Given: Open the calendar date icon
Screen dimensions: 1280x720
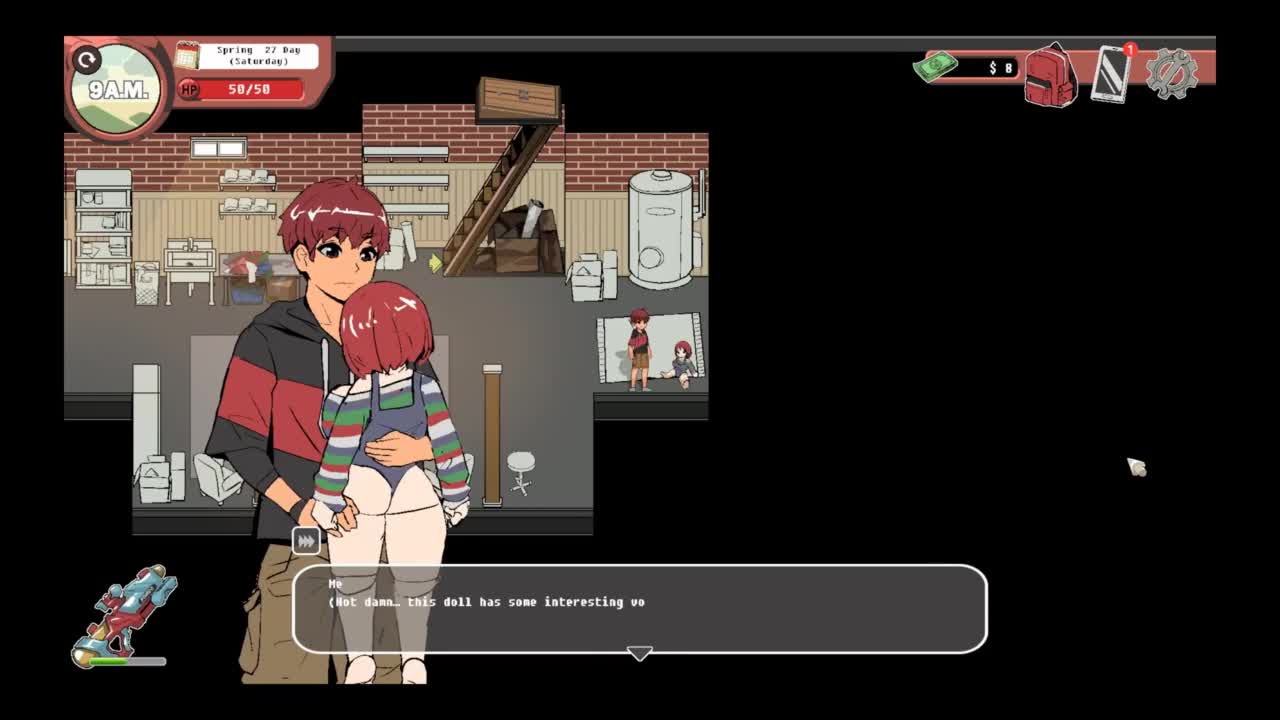Looking at the screenshot, I should 187,55.
